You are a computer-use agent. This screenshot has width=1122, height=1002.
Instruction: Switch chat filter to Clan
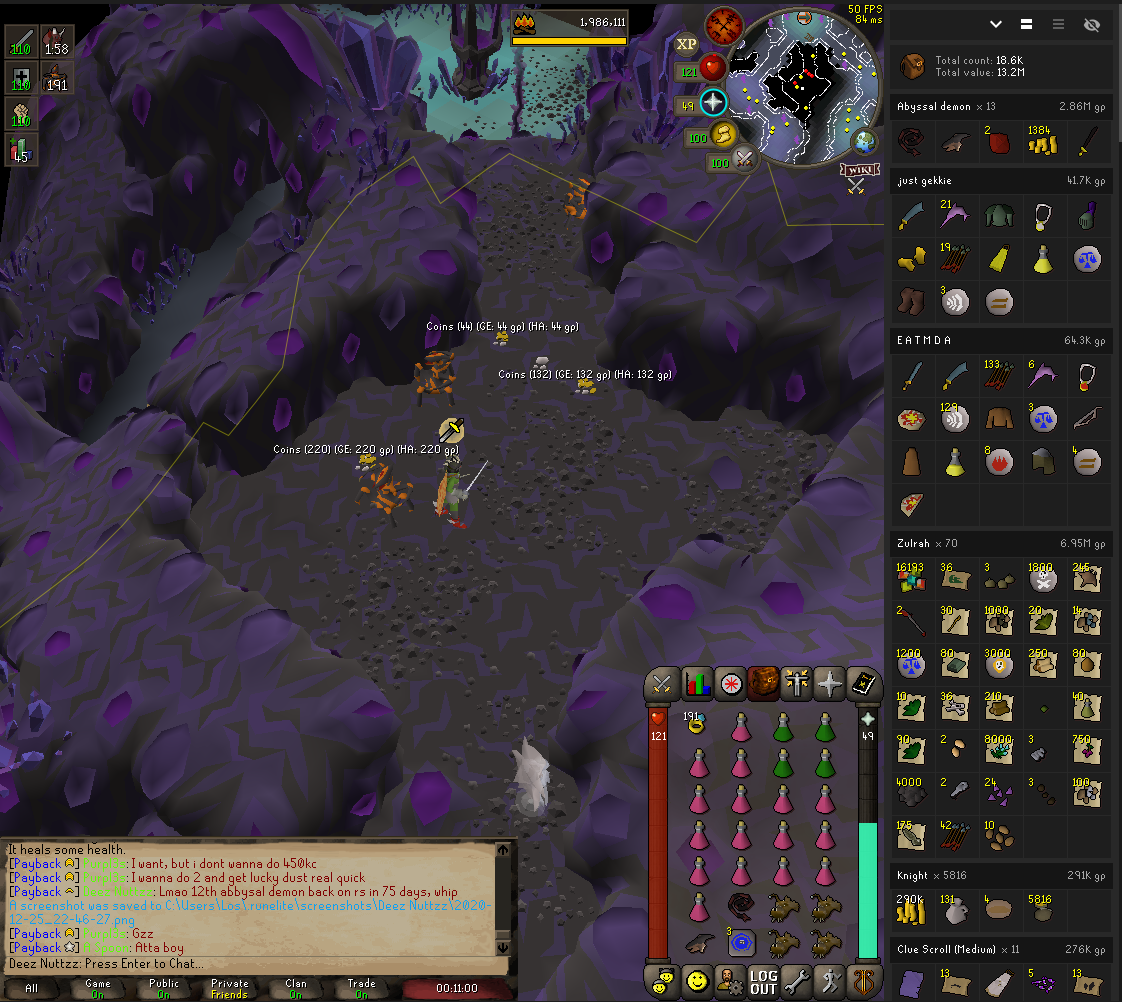tap(295, 988)
